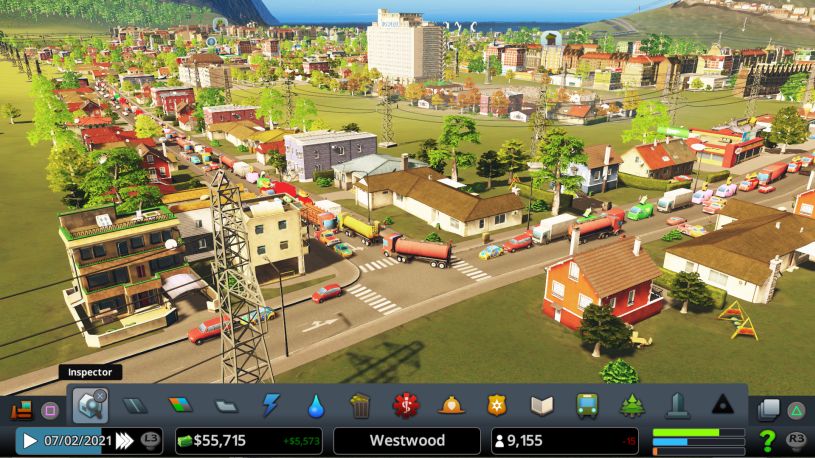The width and height of the screenshot is (815, 458).
Task: Open the red Healthcare menu
Action: pos(406,406)
